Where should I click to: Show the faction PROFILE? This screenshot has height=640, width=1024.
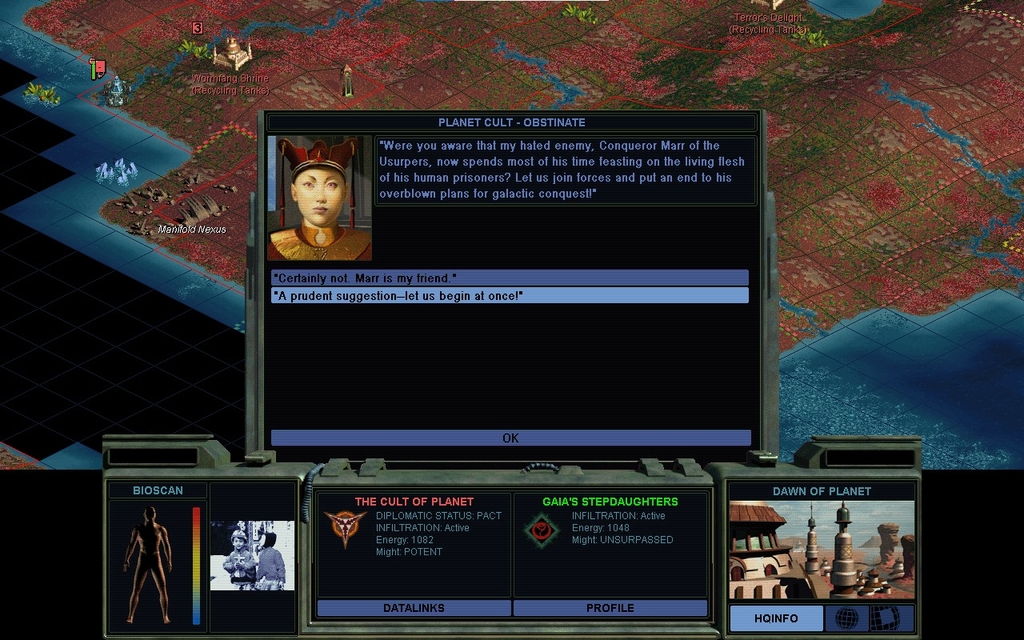[x=610, y=608]
